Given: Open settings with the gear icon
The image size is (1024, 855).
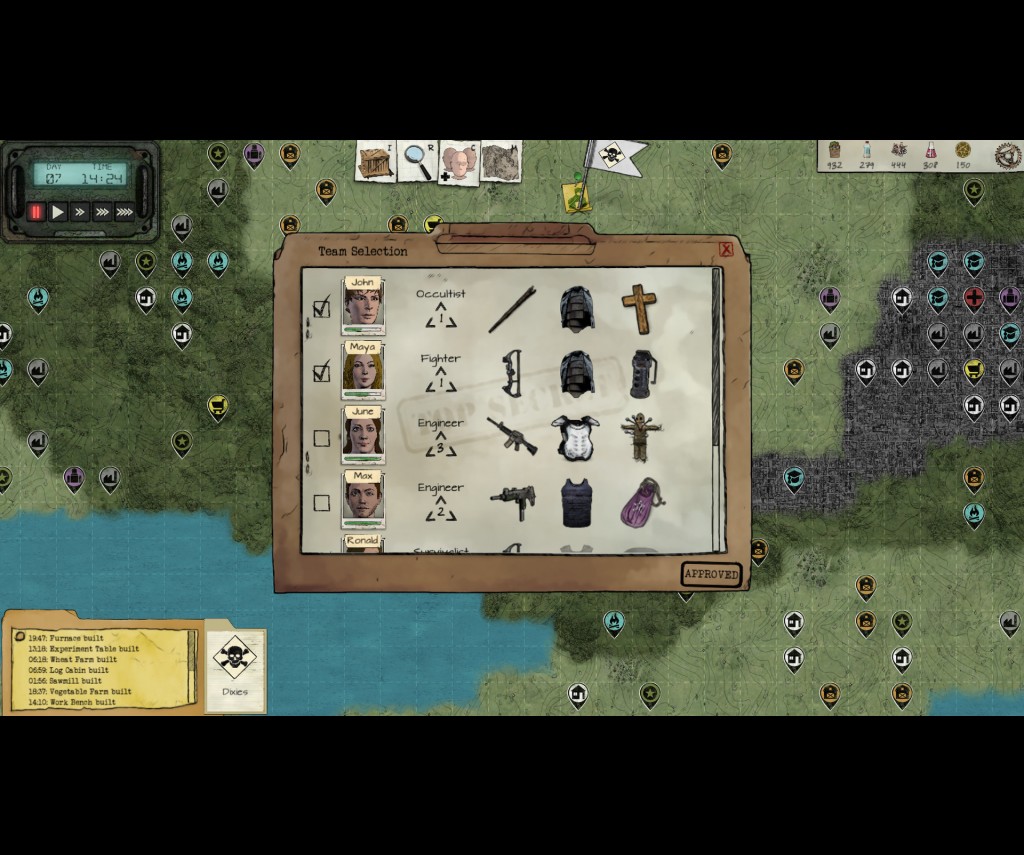Looking at the screenshot, I should [1007, 155].
